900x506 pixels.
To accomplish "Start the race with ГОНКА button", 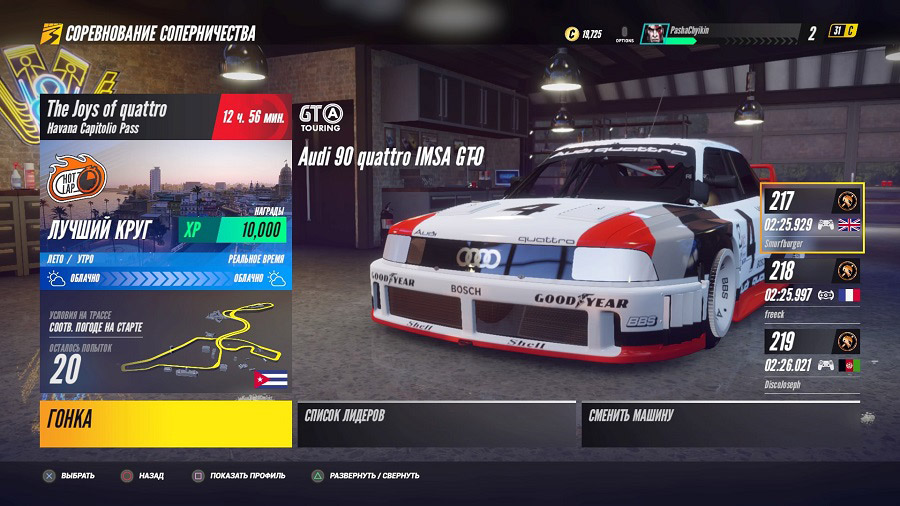I will pos(166,423).
